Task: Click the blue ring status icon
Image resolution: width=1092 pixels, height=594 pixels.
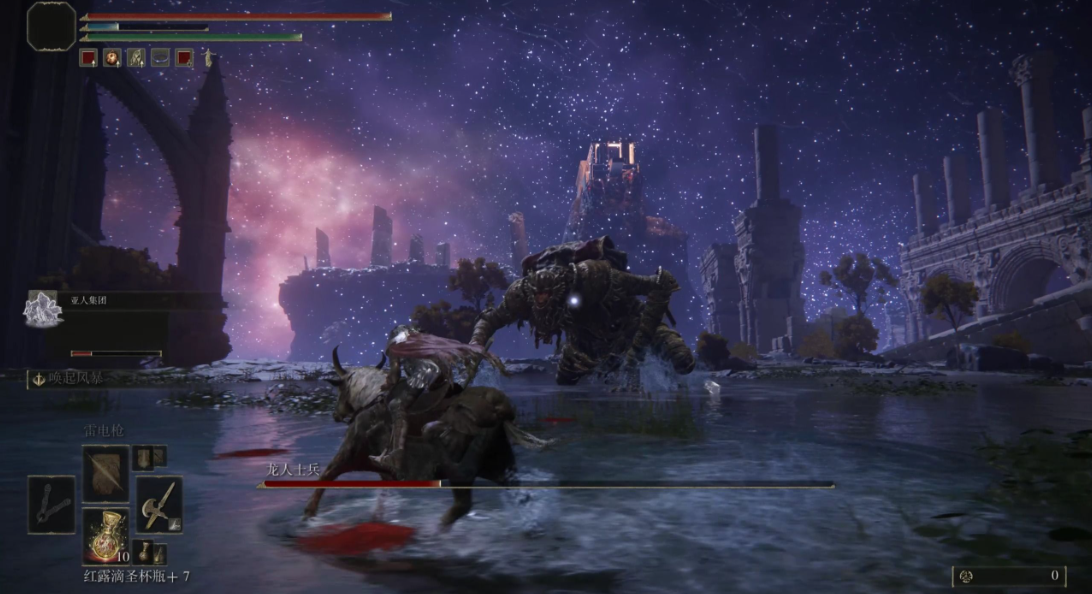Action: click(x=160, y=58)
